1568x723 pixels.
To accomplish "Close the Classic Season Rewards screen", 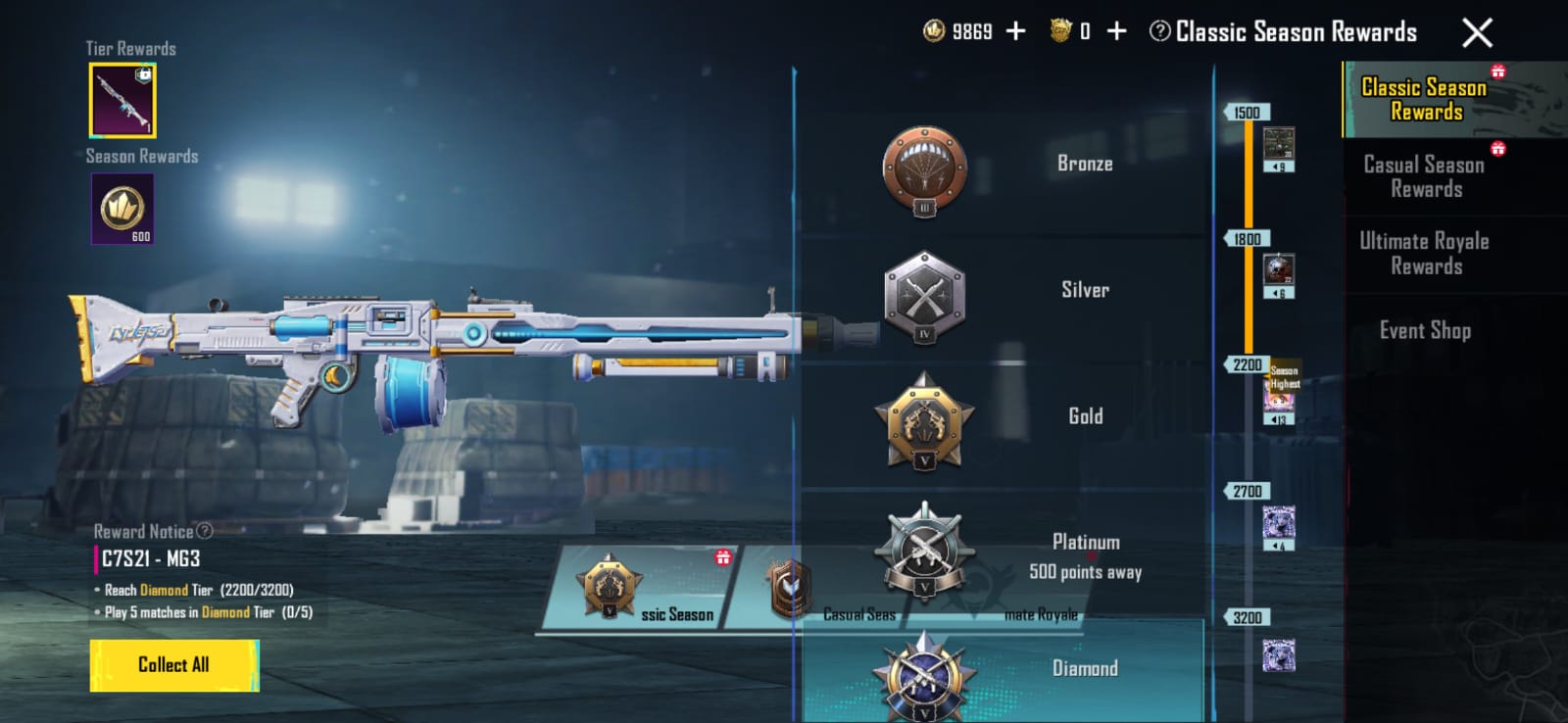I will tap(1477, 33).
